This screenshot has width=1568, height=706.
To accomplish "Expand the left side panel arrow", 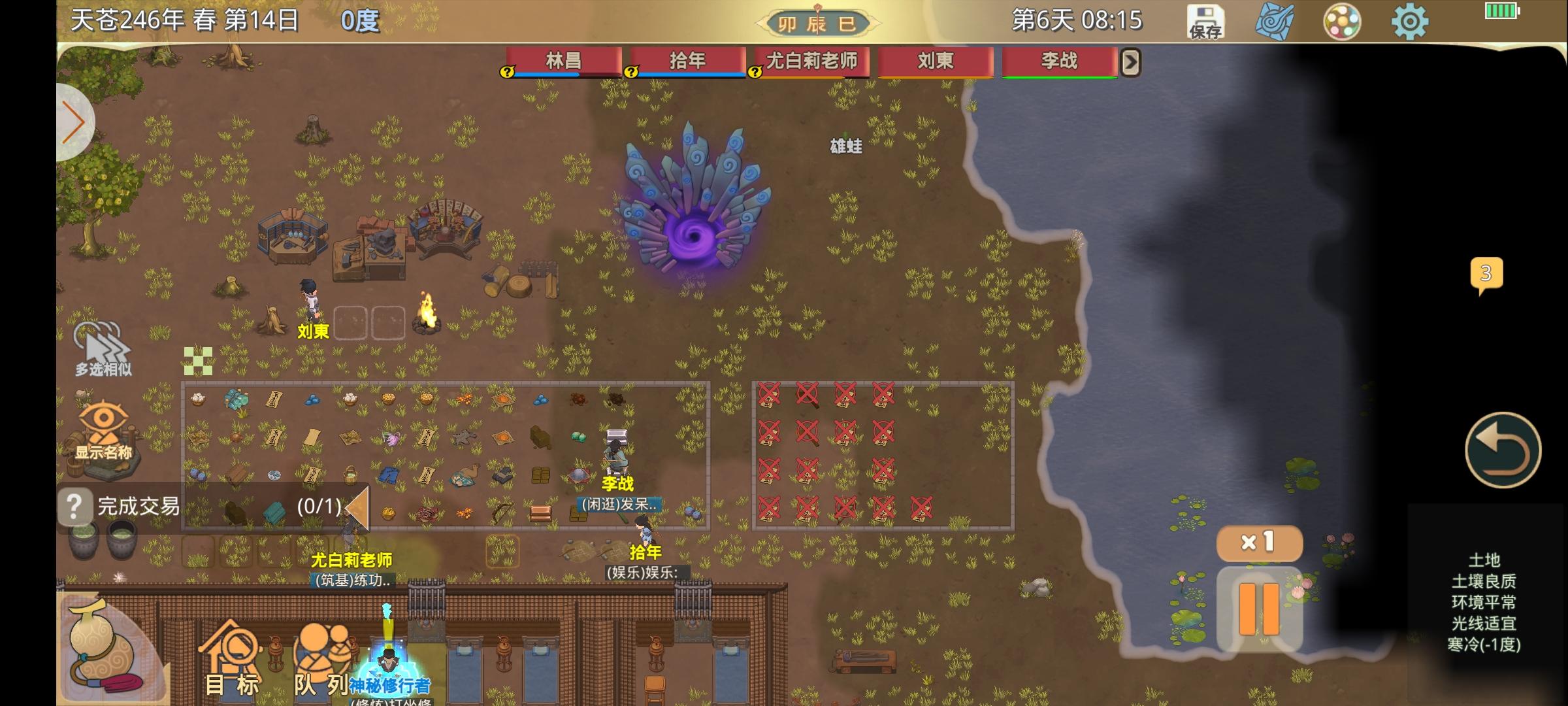I will (73, 121).
